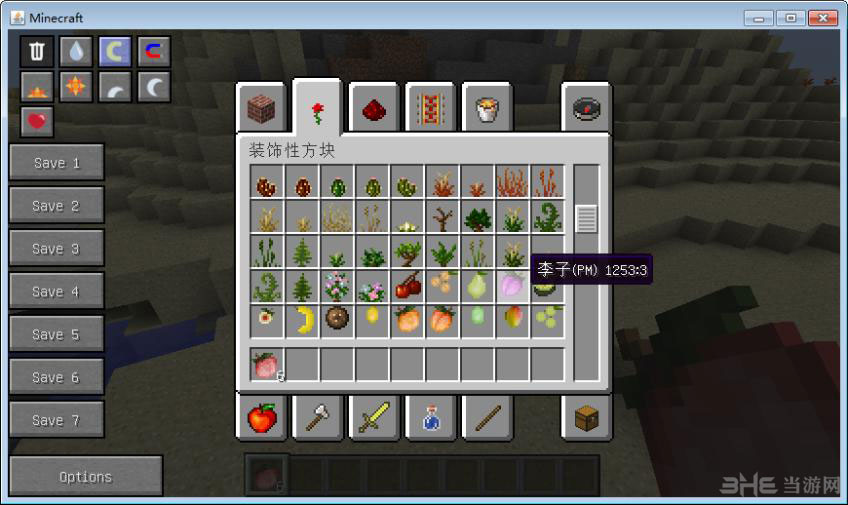Click the Save 4 button
This screenshot has width=848, height=505.
click(56, 292)
